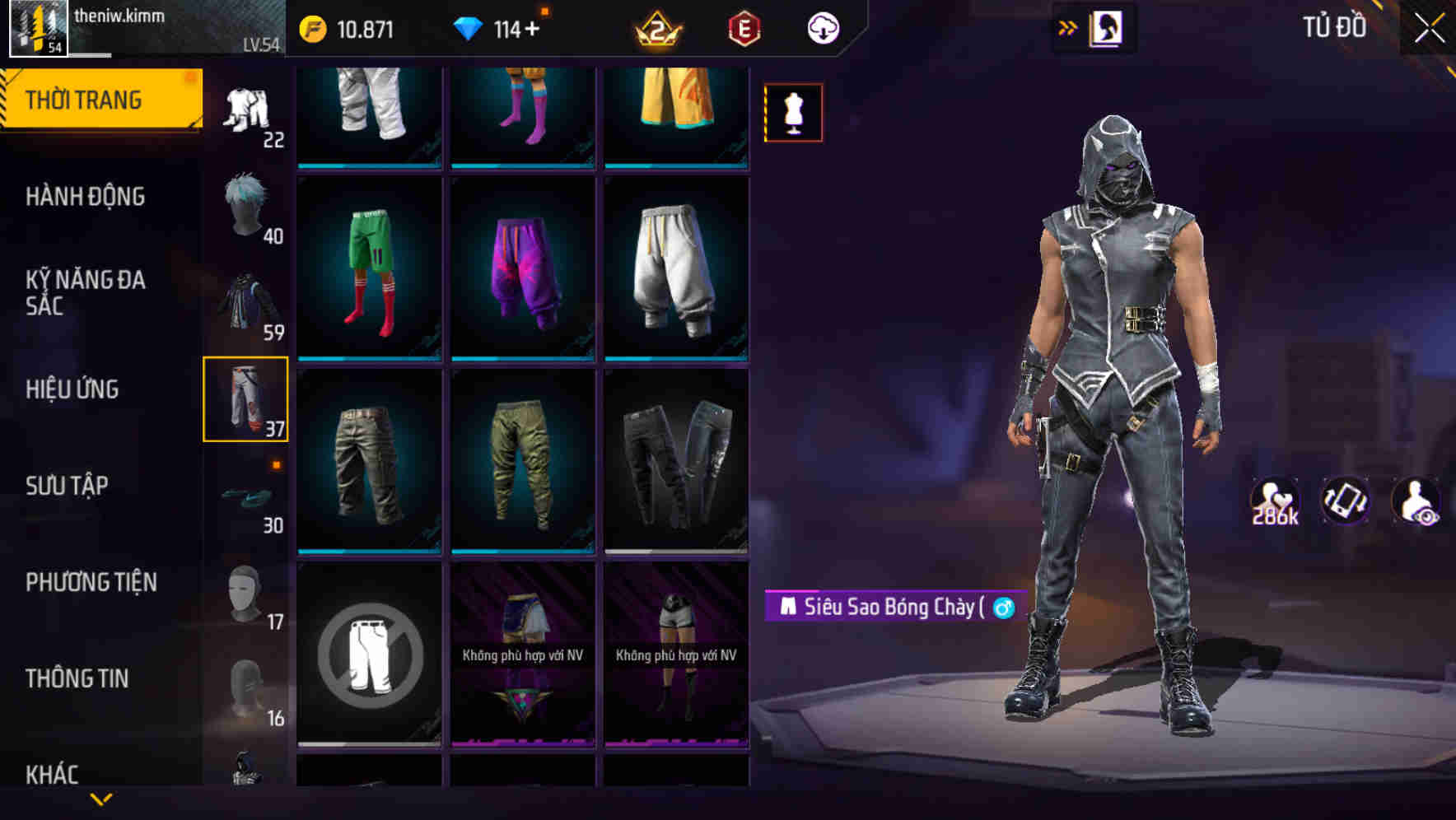Open the HIỆU ỨNG section
The image size is (1456, 820).
pos(74,389)
